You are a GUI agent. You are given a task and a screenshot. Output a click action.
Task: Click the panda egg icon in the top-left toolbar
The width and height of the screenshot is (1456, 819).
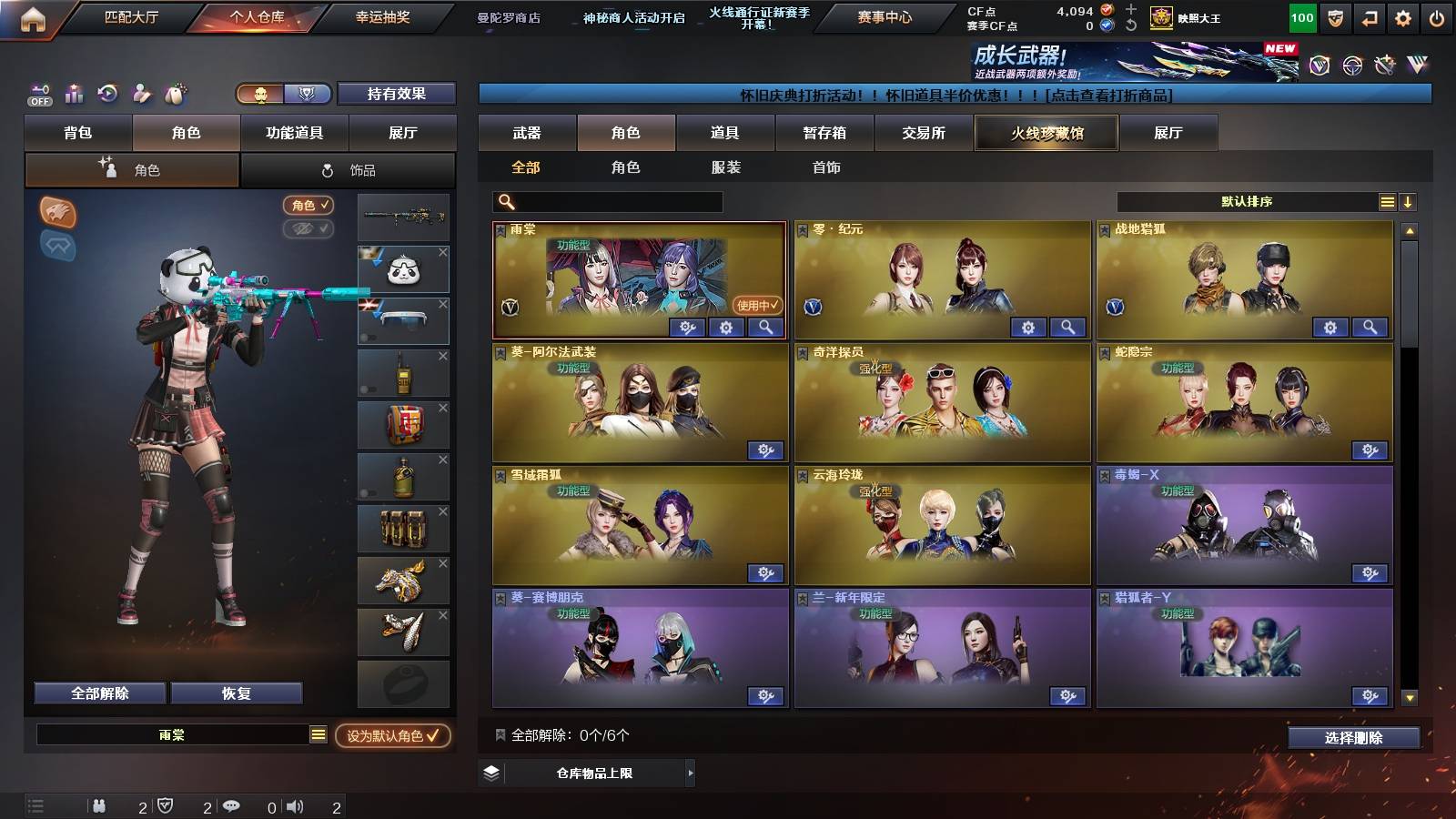coord(175,94)
